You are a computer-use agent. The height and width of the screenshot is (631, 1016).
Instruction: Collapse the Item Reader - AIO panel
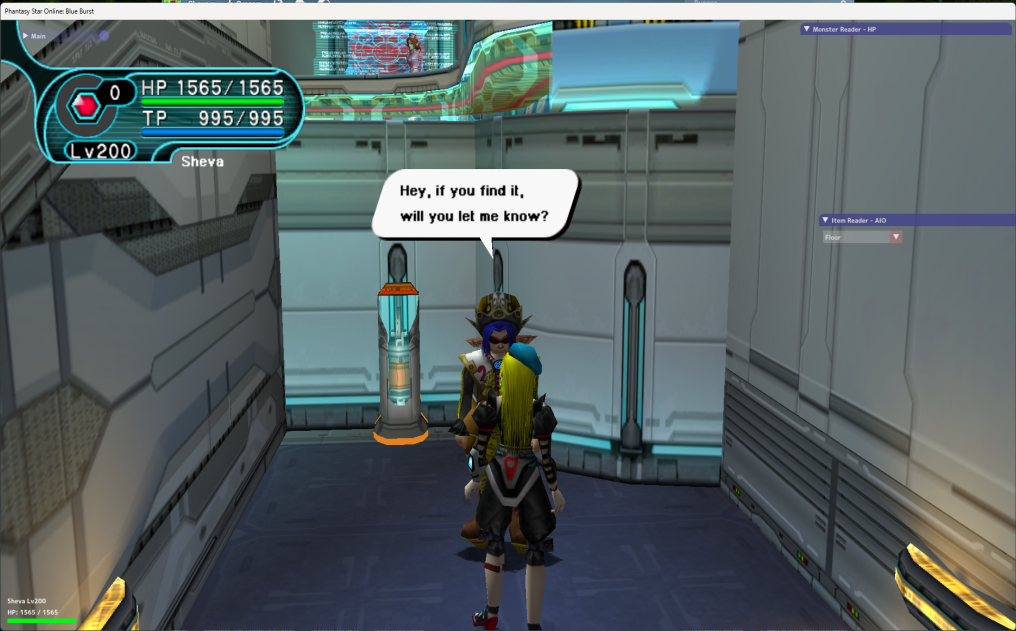[824, 220]
